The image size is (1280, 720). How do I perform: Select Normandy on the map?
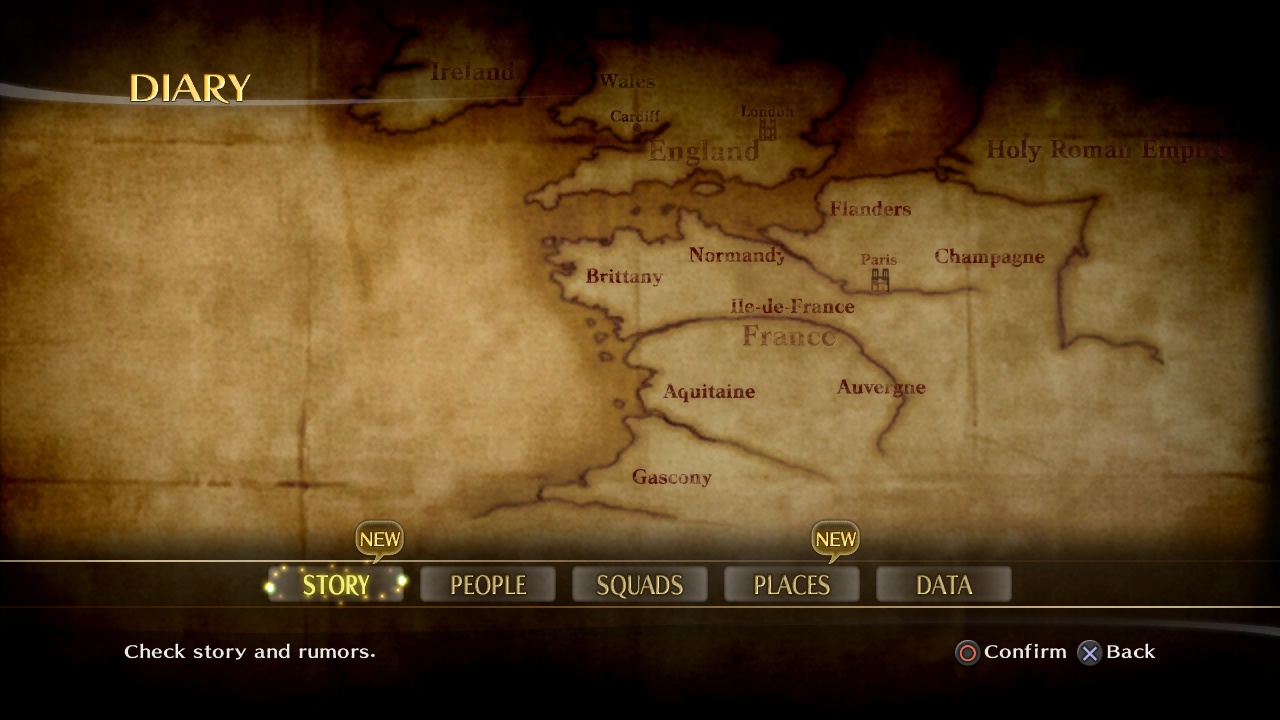(x=737, y=255)
